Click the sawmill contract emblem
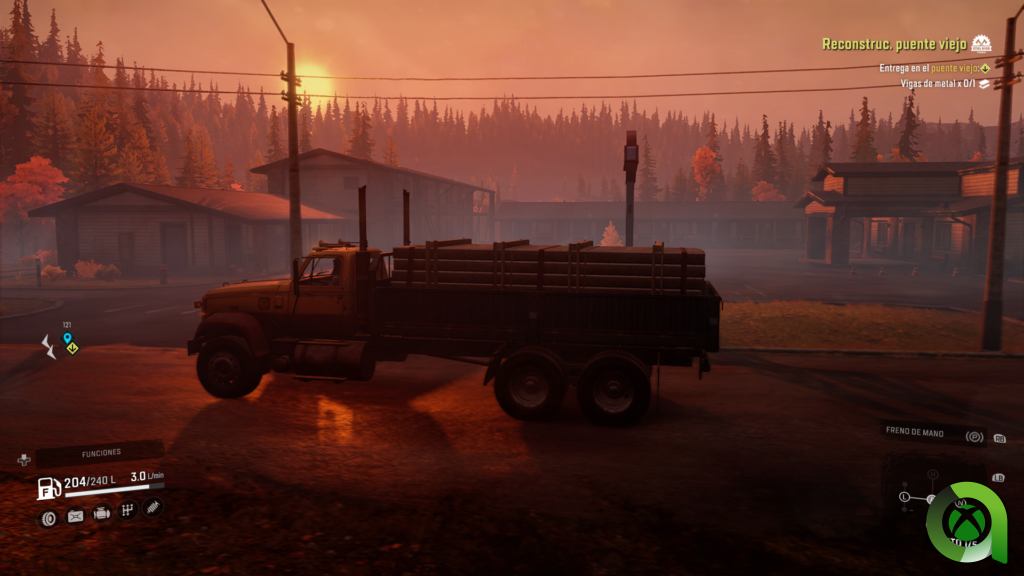This screenshot has width=1024, height=576. click(981, 44)
